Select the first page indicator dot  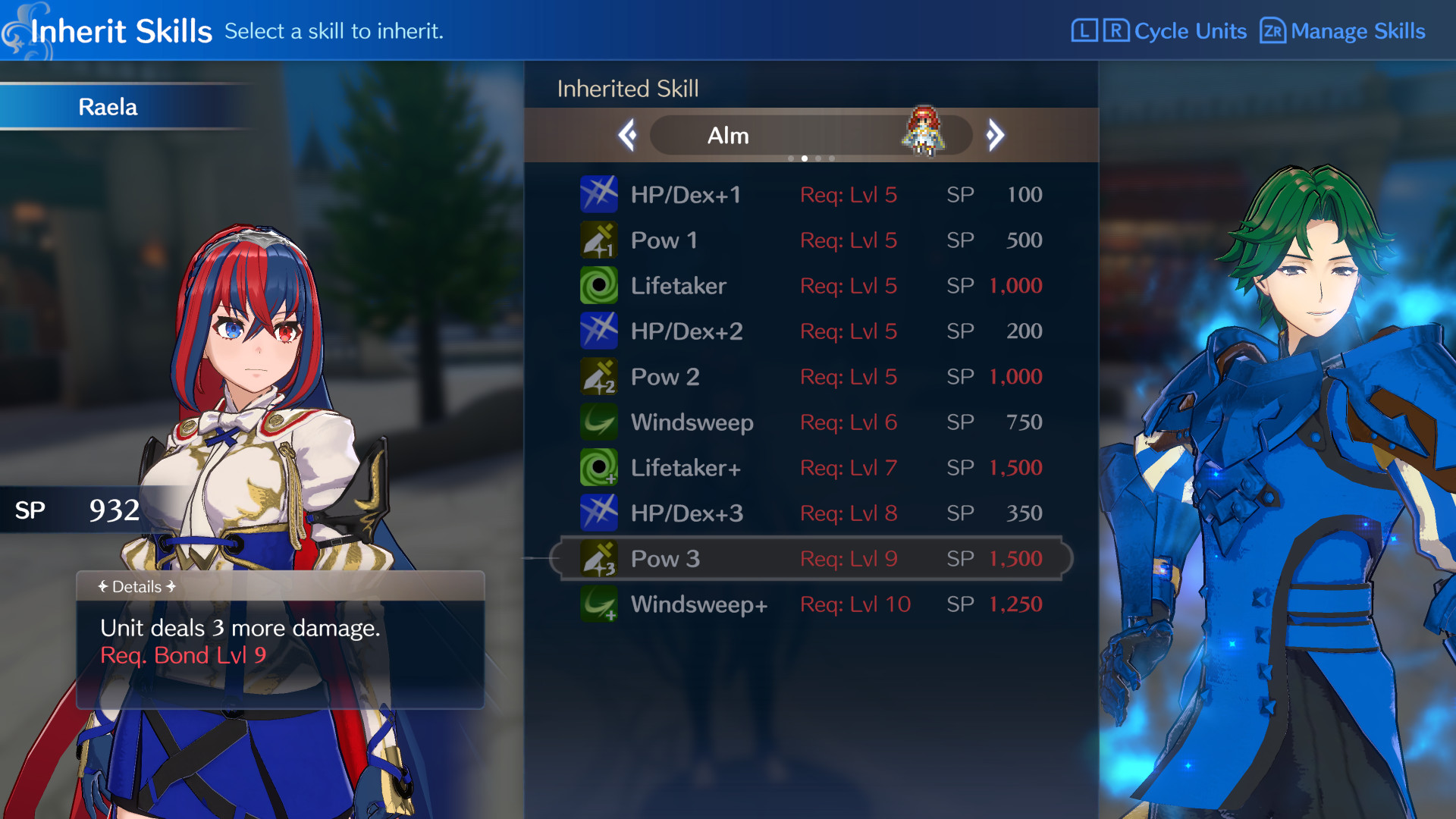pos(791,158)
